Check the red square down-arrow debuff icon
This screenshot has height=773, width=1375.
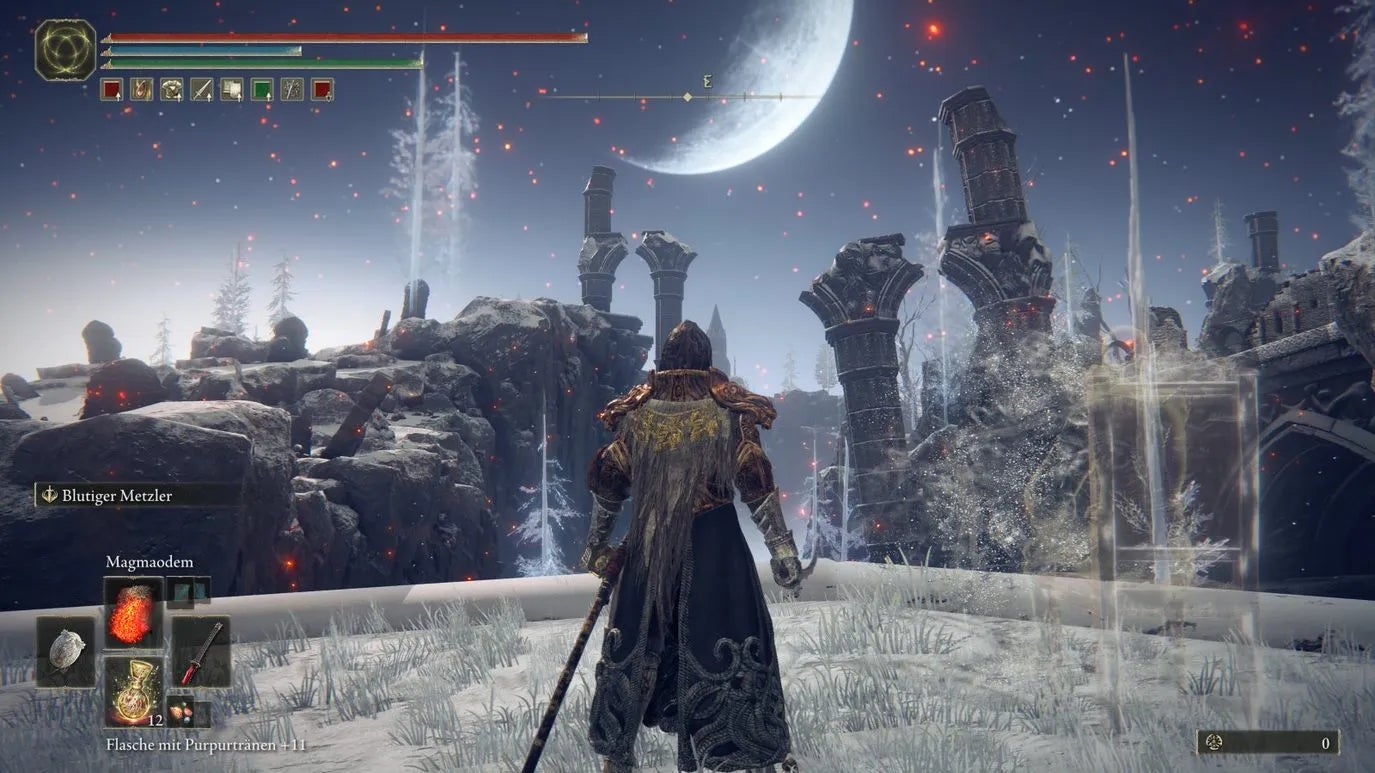pos(322,90)
